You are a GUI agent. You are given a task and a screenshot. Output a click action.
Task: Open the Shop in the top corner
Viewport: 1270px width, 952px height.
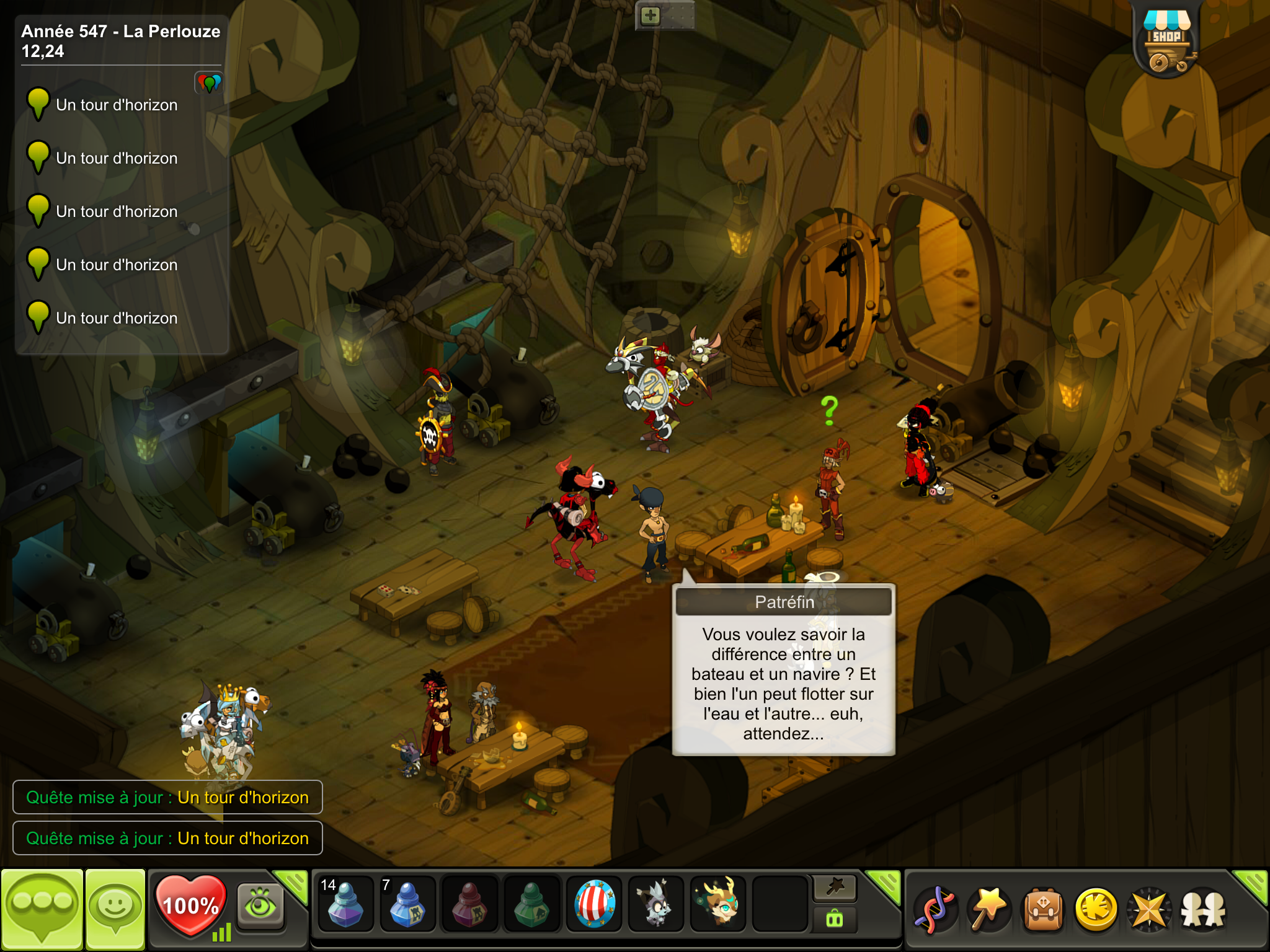click(x=1166, y=41)
